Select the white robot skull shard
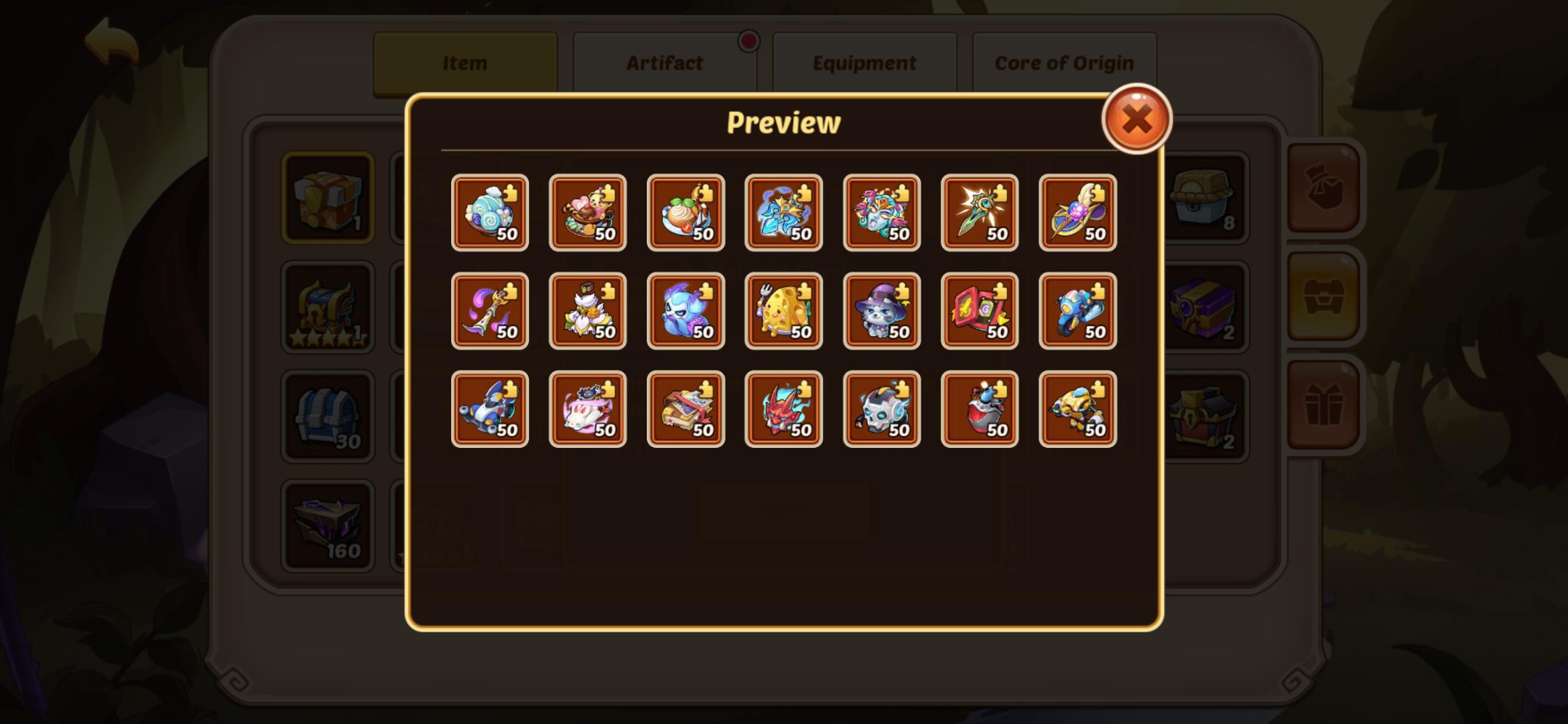Screen dimensions: 1568x724 pyautogui.click(x=881, y=409)
